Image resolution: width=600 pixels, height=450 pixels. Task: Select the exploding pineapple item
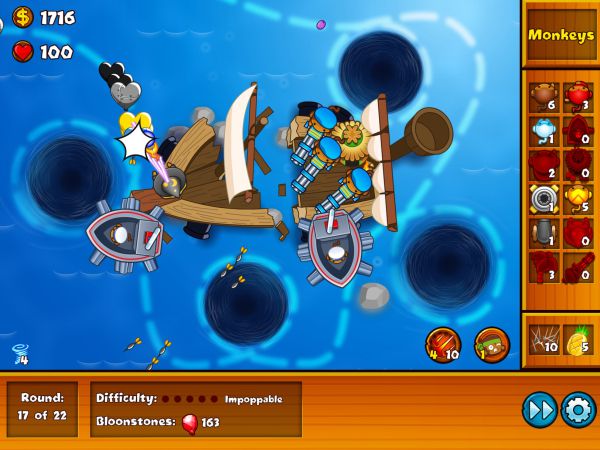[577, 342]
